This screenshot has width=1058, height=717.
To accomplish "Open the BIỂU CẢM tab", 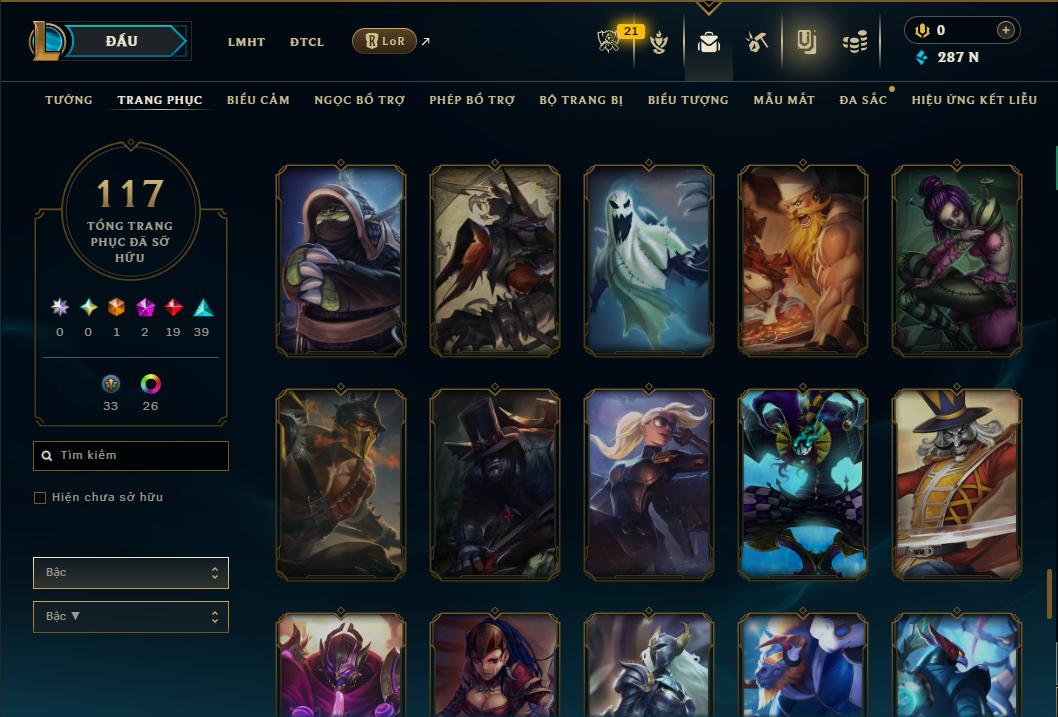I will pyautogui.click(x=258, y=100).
